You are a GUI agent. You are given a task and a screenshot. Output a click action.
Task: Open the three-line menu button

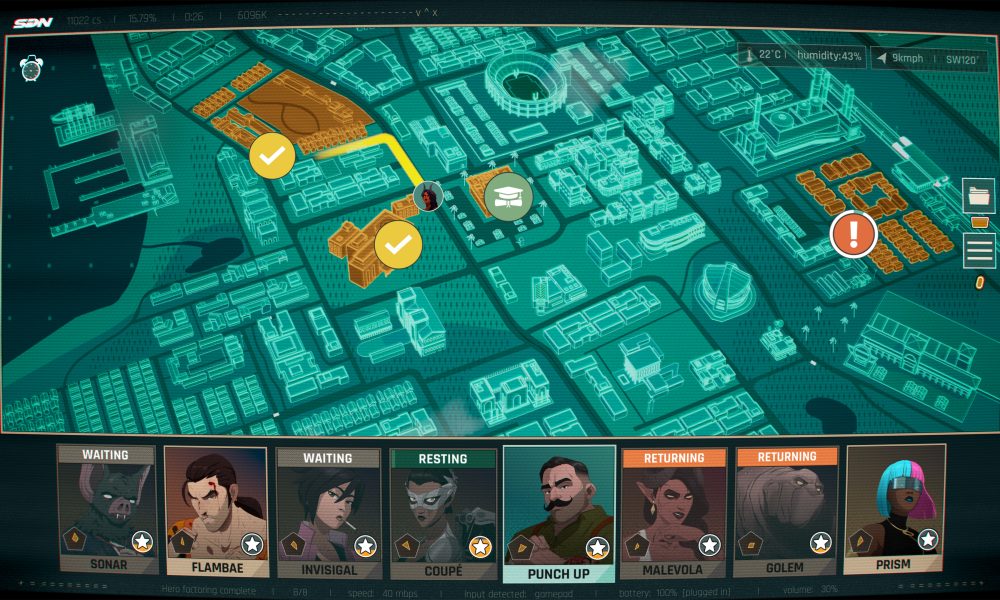(979, 250)
